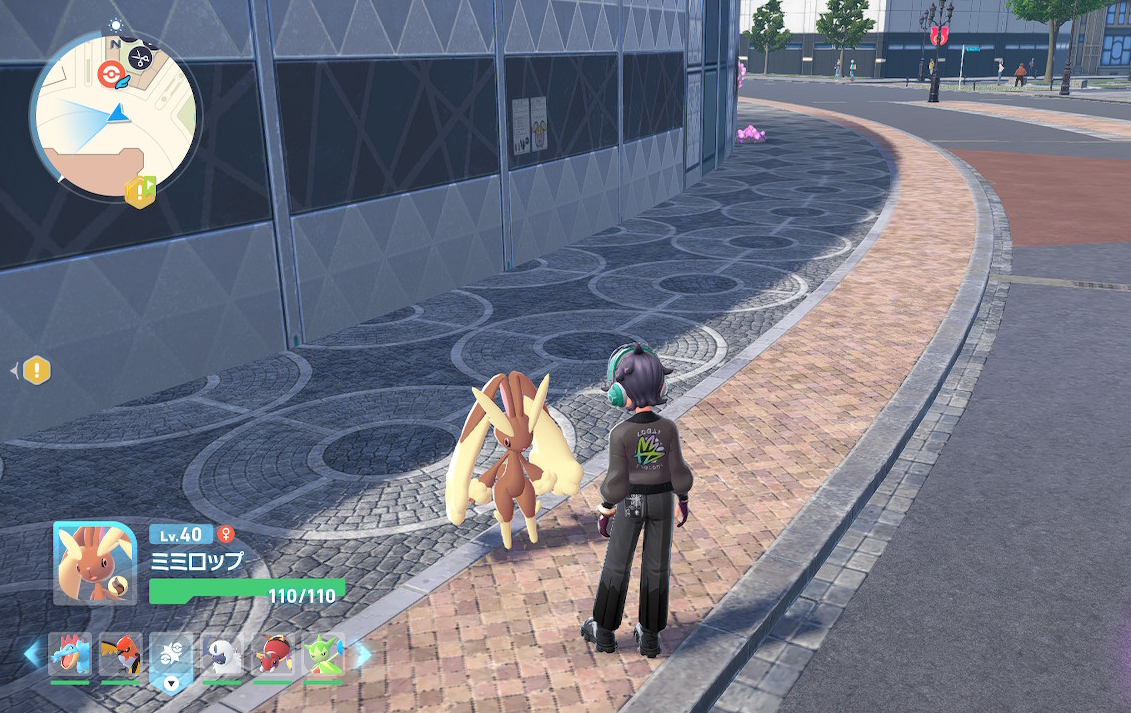Click the off-screen yellow exclamation objective indicator

[x=37, y=371]
